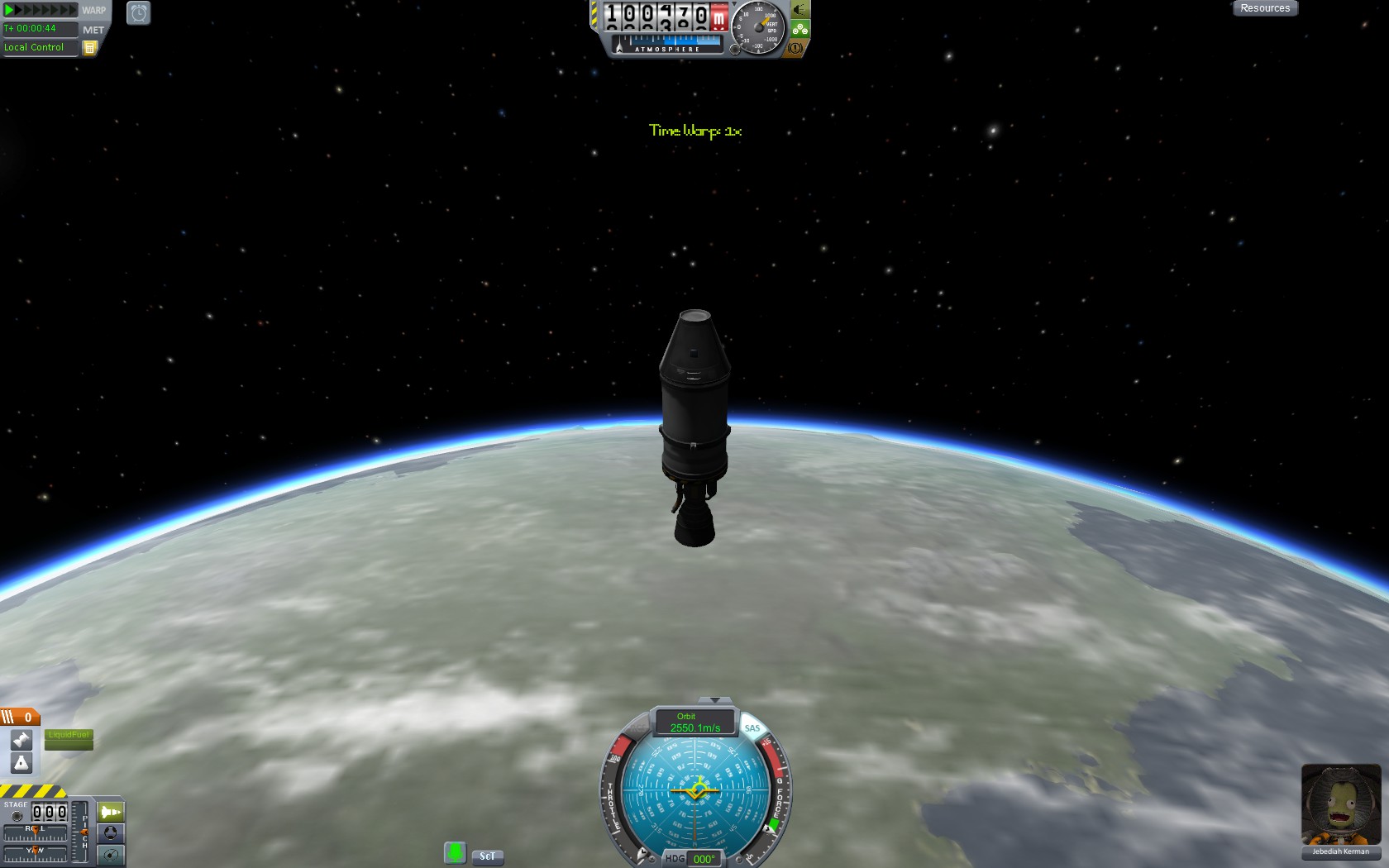1389x868 pixels.
Task: Click the ScT toolbar button
Action: click(488, 856)
